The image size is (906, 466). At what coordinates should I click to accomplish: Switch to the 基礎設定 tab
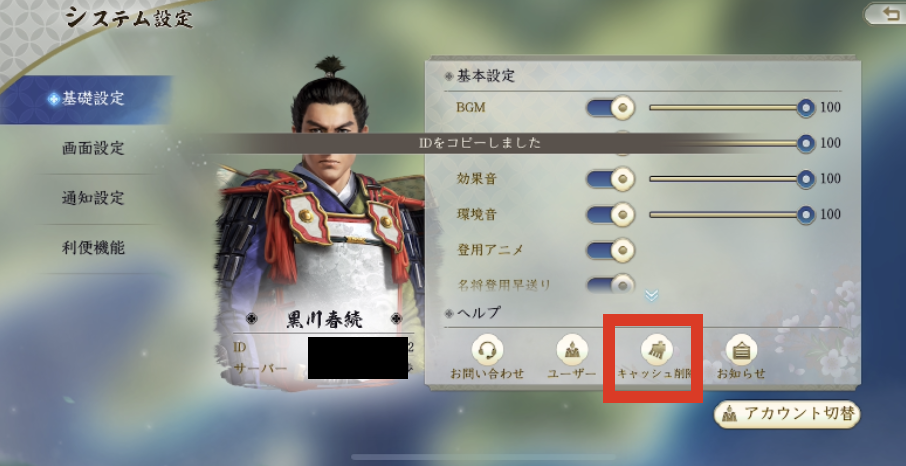click(x=88, y=99)
